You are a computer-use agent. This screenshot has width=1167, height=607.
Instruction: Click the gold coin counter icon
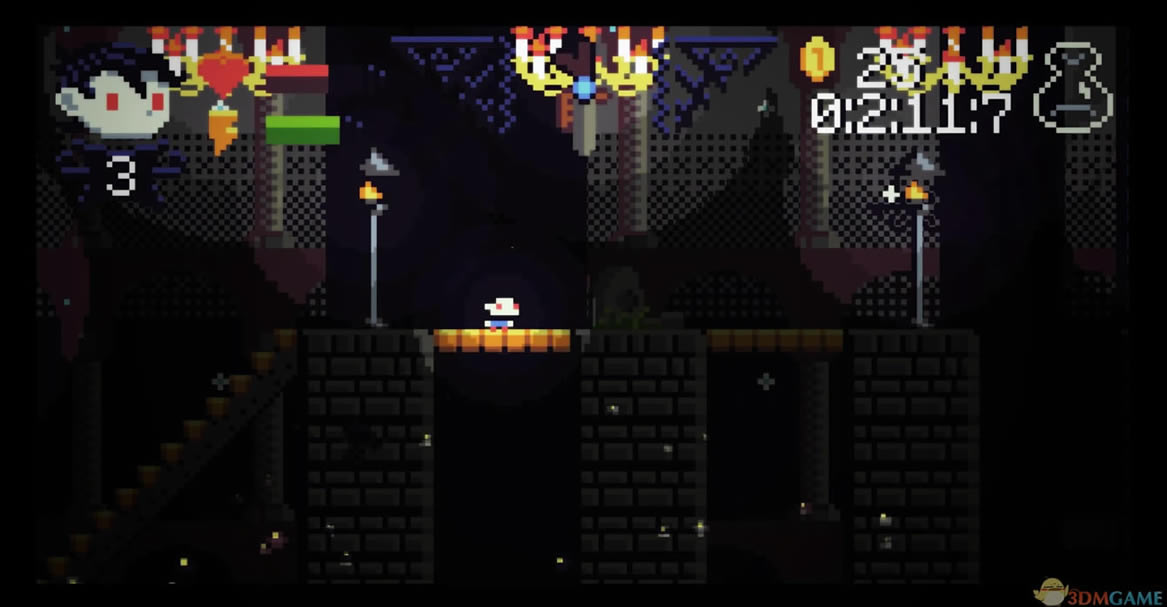(x=816, y=60)
